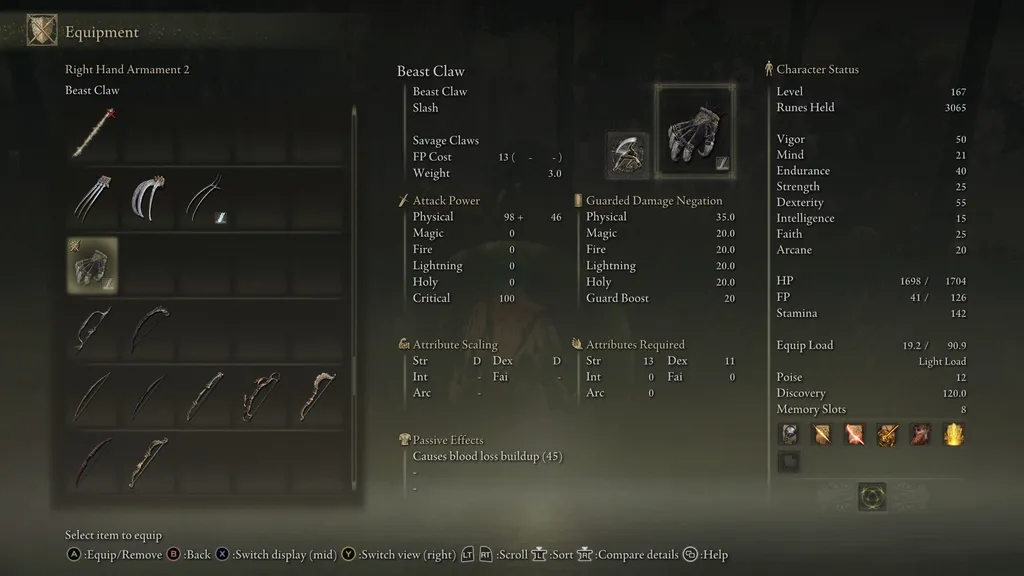
Task: Pick the thin twin-pronged claw weapon
Action: point(204,199)
